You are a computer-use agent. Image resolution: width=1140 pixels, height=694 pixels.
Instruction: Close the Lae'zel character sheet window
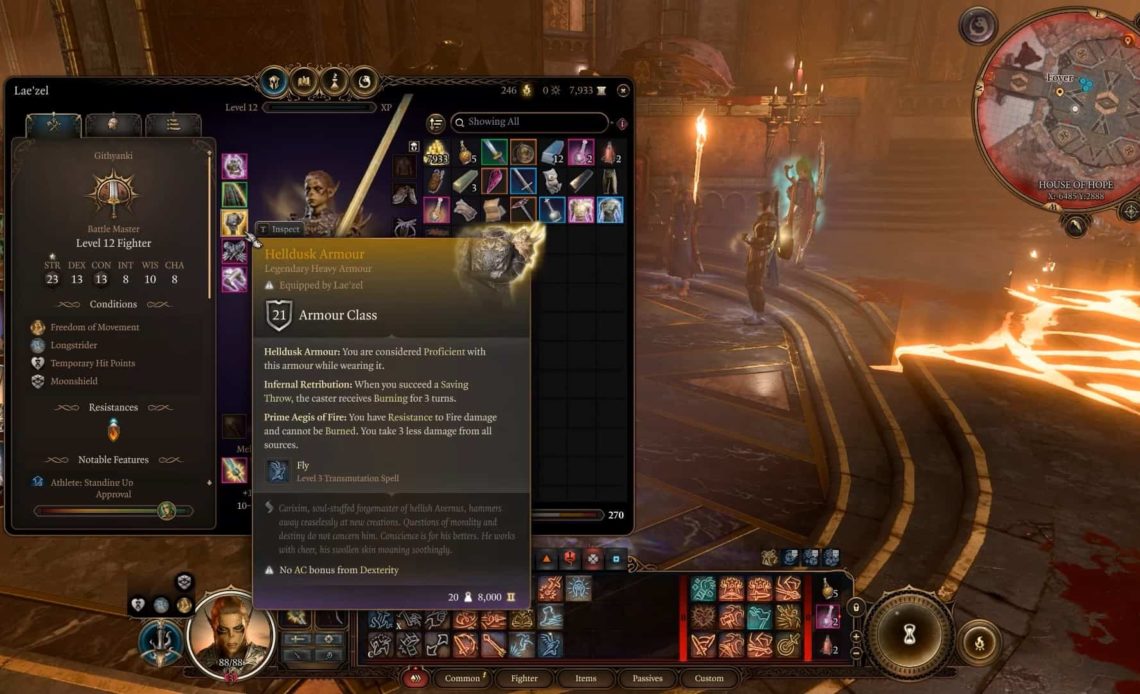point(623,90)
